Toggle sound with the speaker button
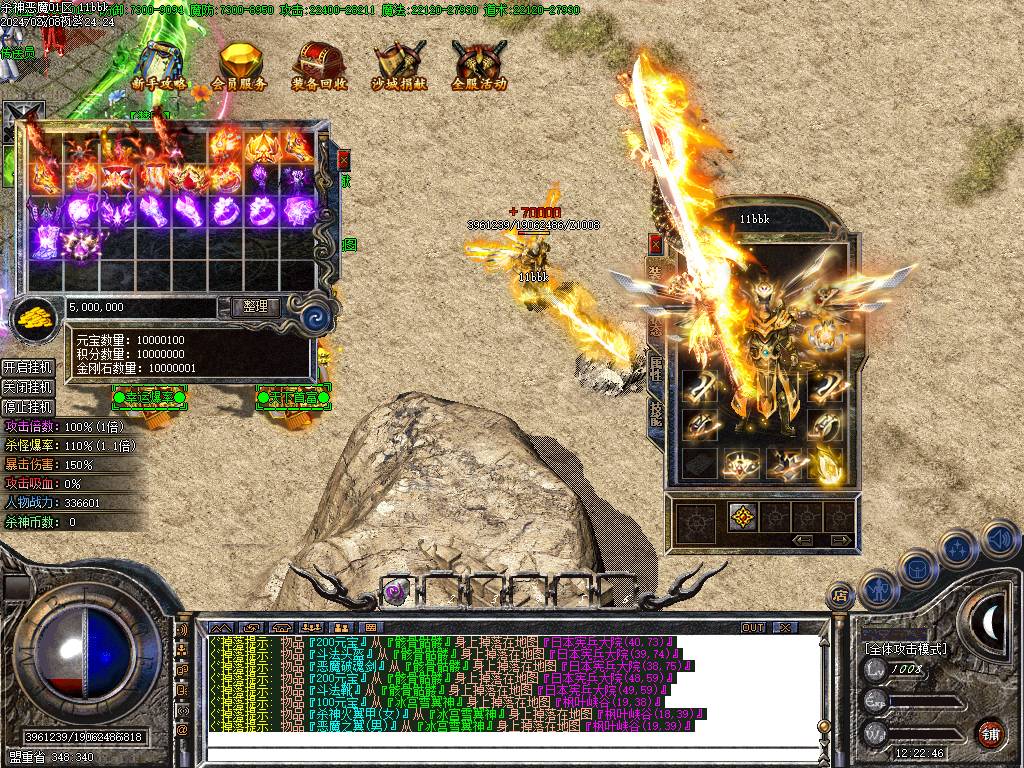Screen dimensions: 1024x768 pyautogui.click(x=1001, y=539)
